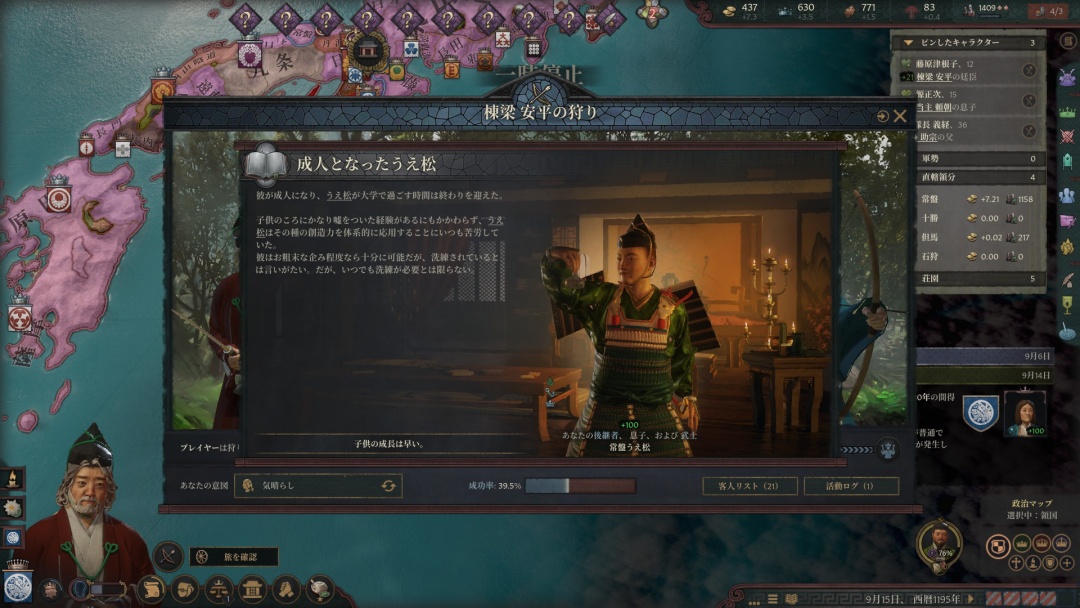The height and width of the screenshot is (608, 1080).
Task: Switch to the realm political map mode
Action: click(997, 545)
